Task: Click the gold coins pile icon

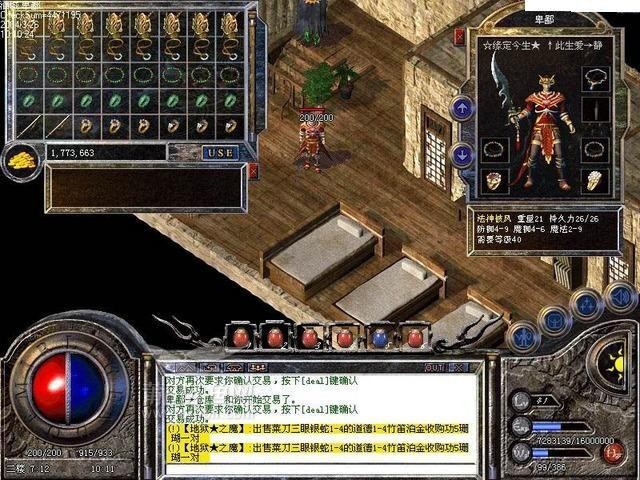Action: click(20, 157)
